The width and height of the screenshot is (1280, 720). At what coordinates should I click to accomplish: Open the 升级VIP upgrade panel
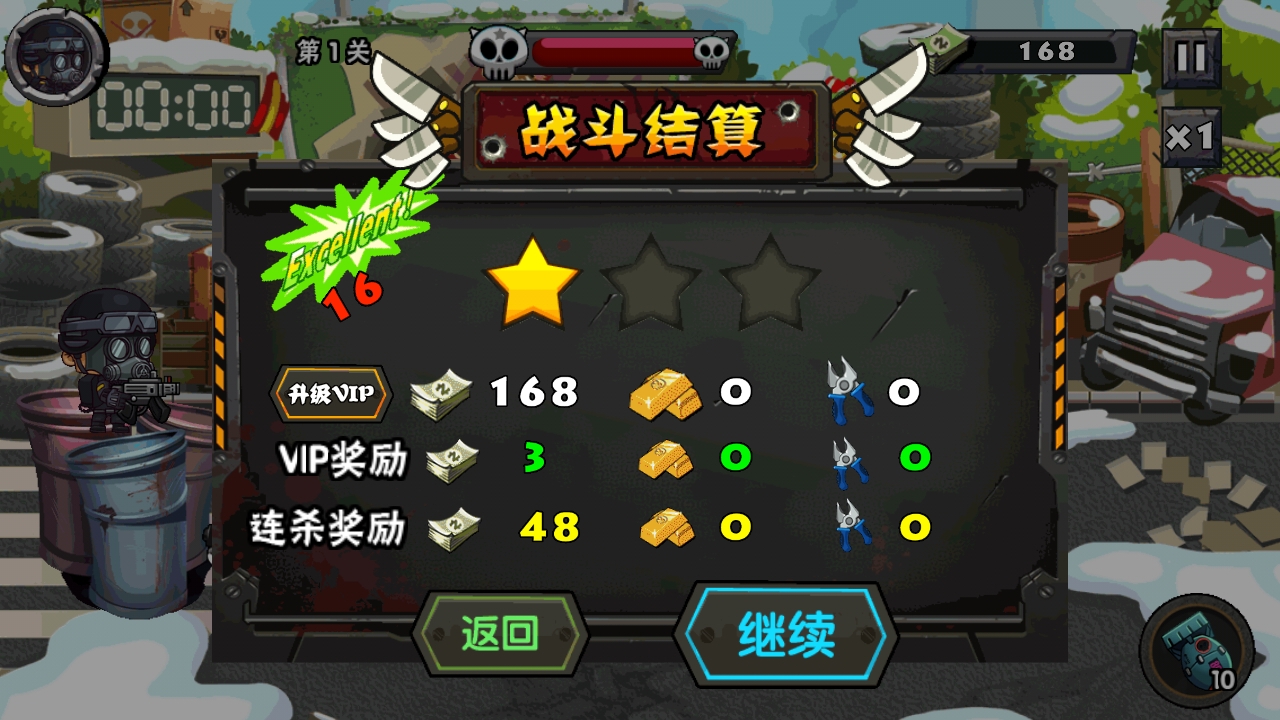click(330, 393)
